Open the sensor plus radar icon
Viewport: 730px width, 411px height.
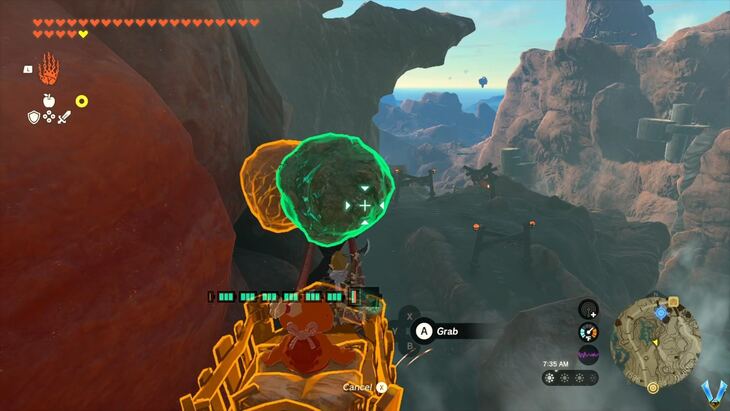coord(588,310)
